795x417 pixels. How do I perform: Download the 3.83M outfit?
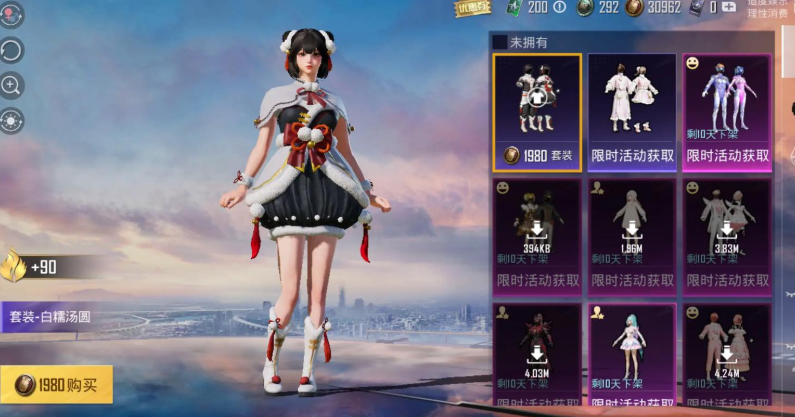pyautogui.click(x=727, y=234)
